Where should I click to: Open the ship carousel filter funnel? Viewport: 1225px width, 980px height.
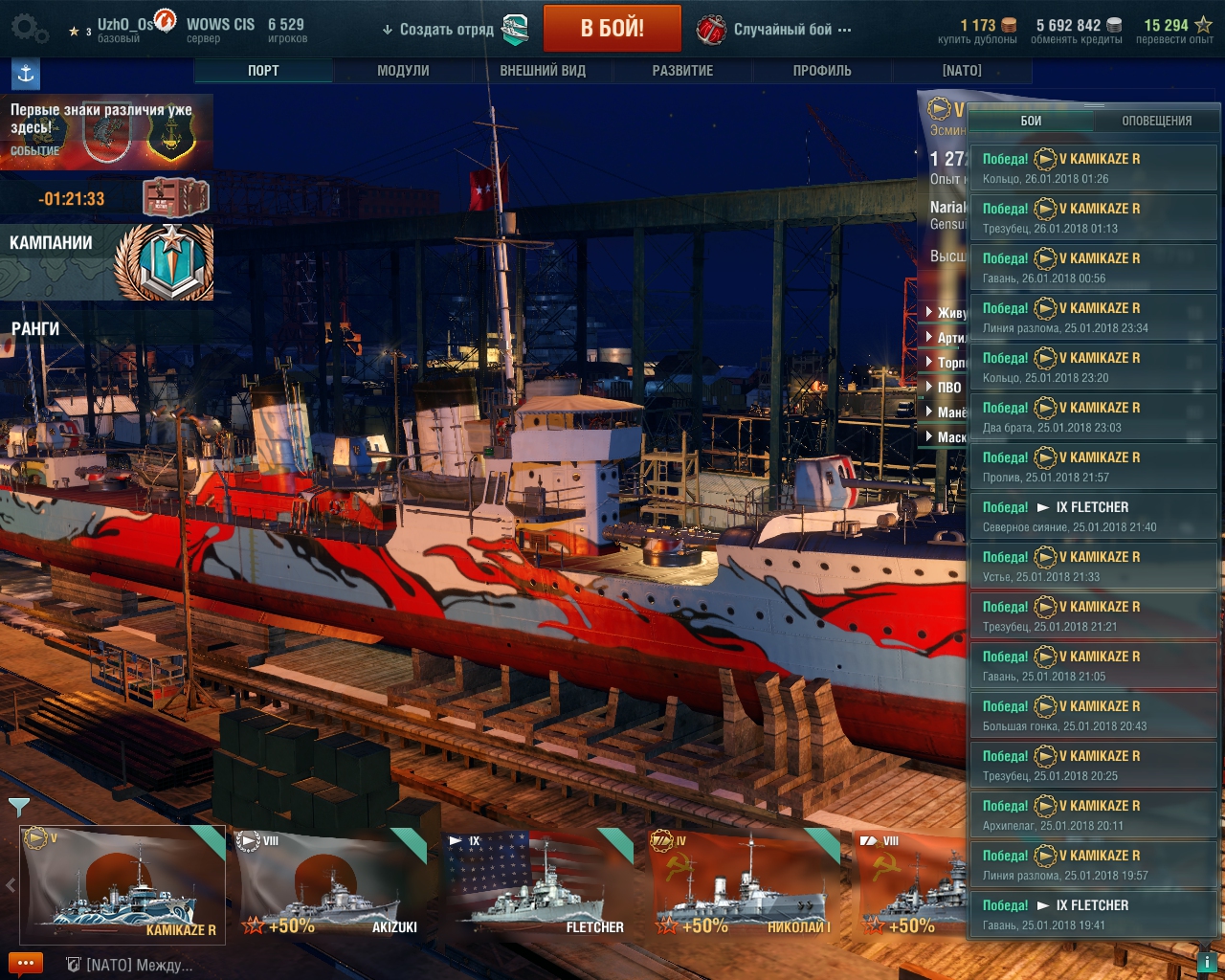pyautogui.click(x=18, y=808)
